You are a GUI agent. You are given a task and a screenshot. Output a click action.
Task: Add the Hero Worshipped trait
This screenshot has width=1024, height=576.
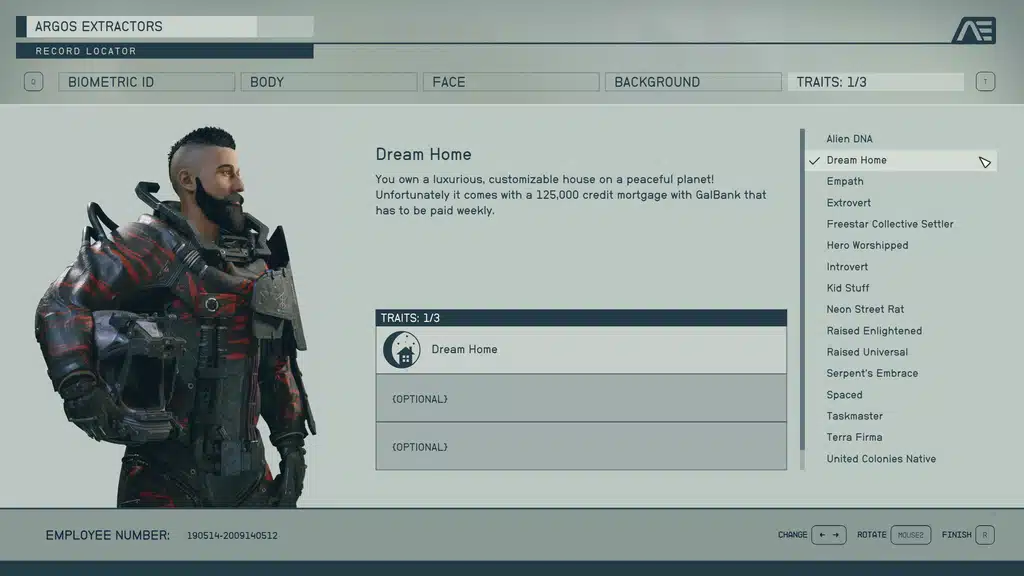coord(867,245)
